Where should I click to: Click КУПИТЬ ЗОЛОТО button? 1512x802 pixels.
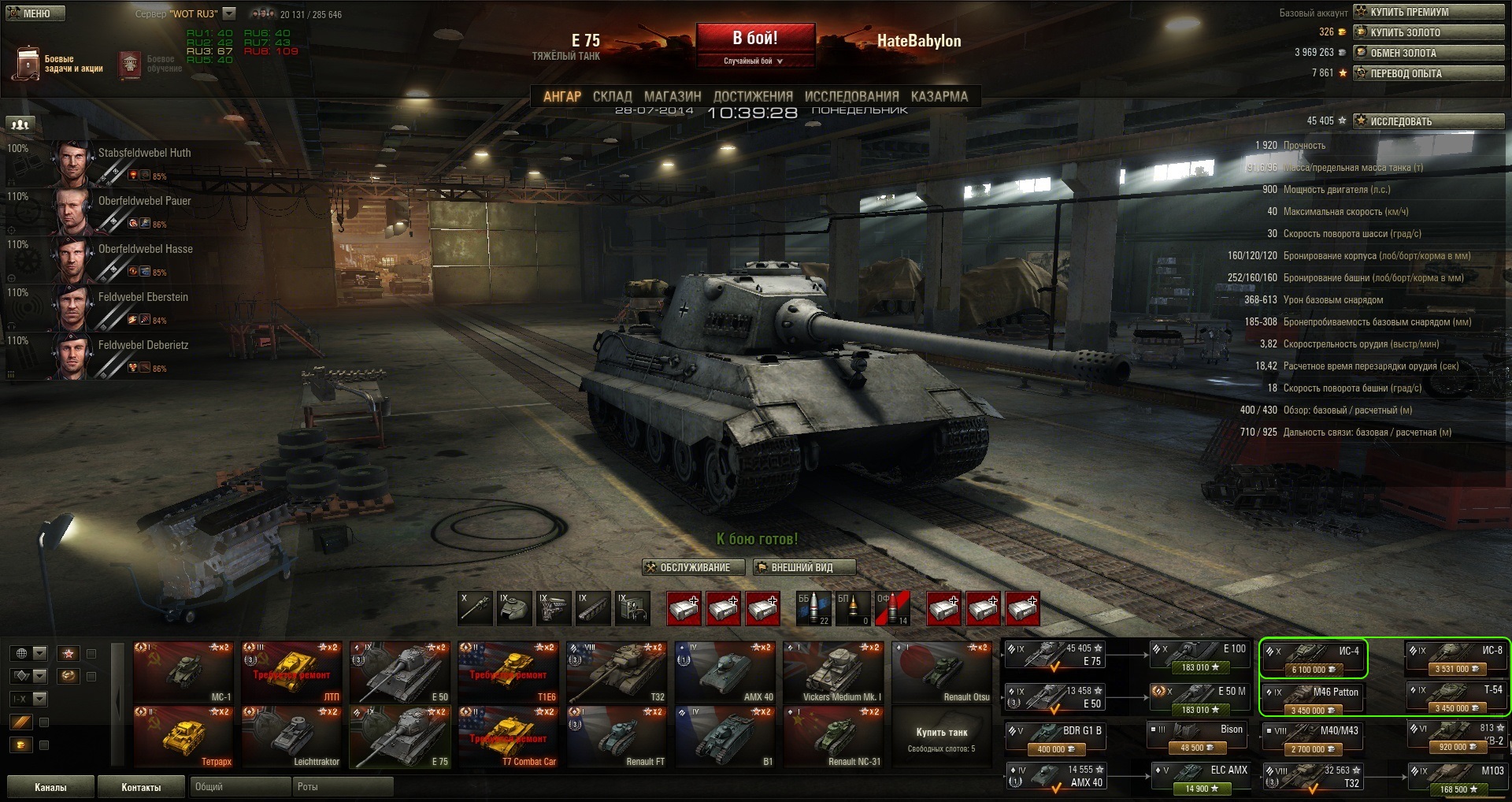[1428, 32]
